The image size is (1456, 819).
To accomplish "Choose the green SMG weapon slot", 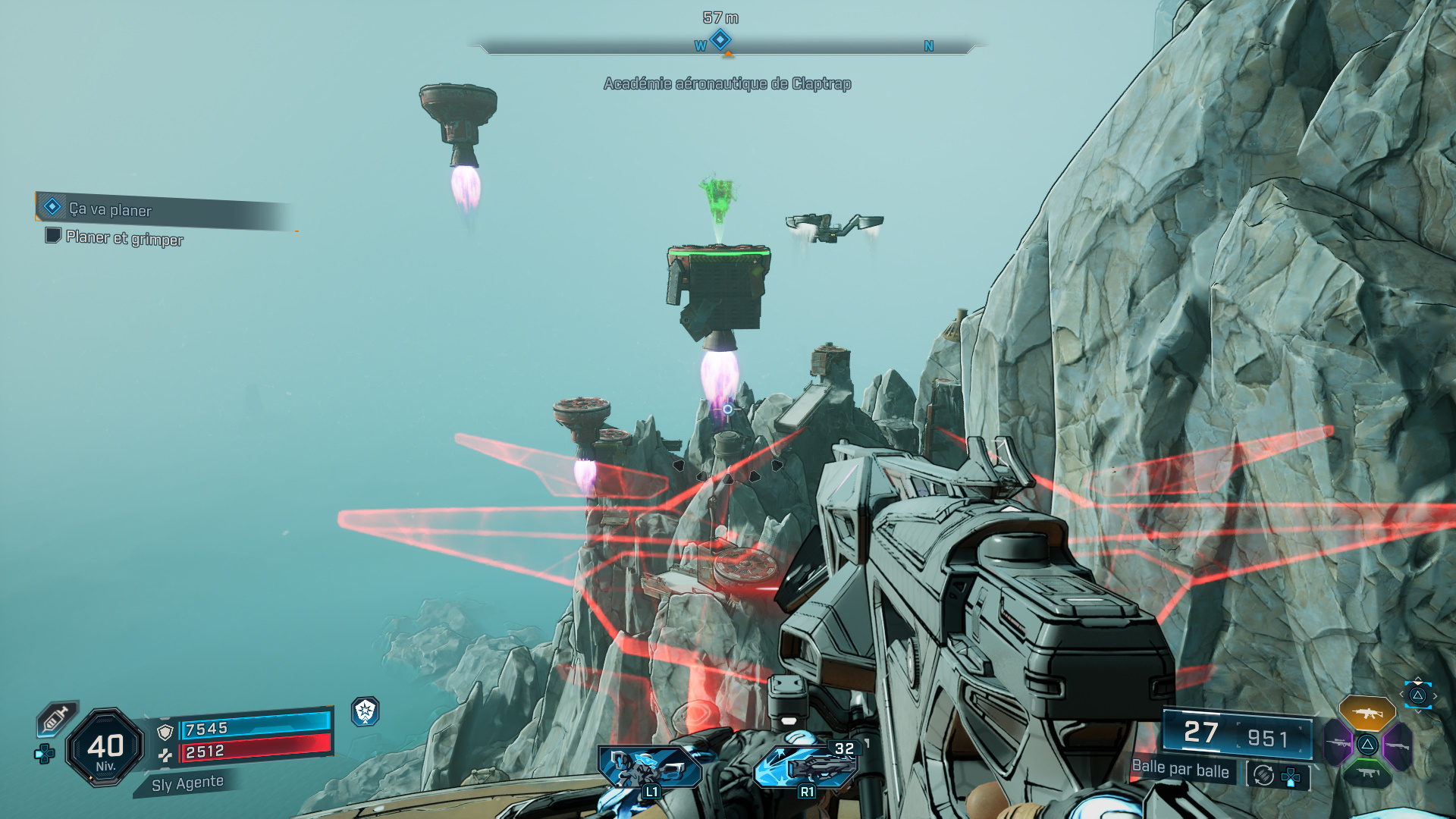I will click(1367, 773).
